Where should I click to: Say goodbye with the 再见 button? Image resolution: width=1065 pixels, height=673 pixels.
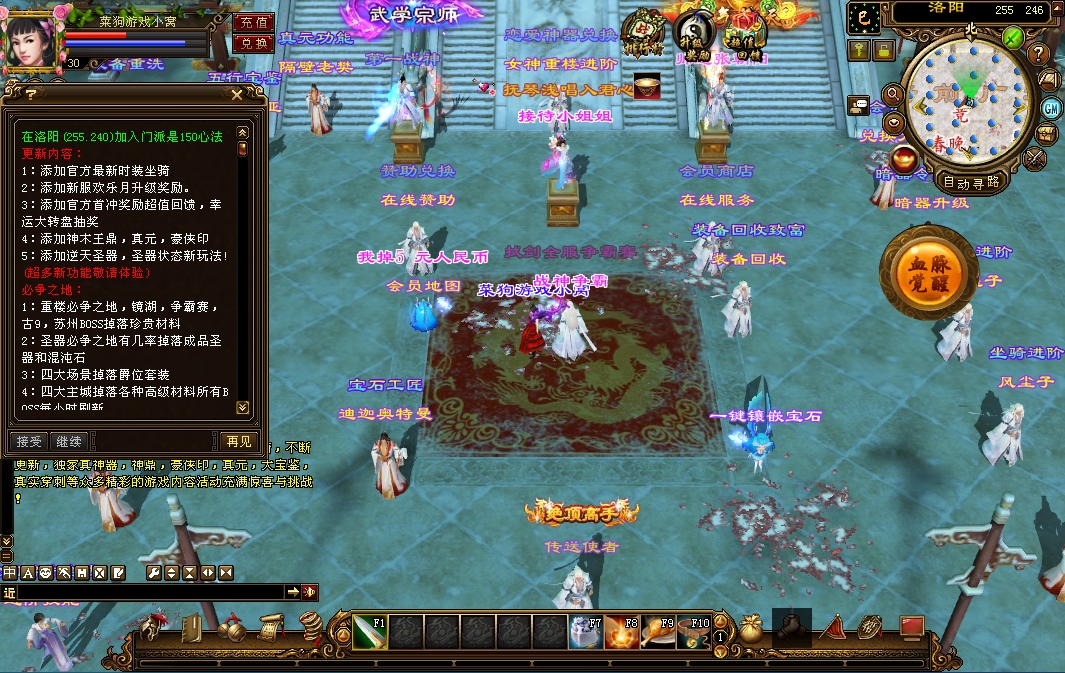[x=239, y=441]
